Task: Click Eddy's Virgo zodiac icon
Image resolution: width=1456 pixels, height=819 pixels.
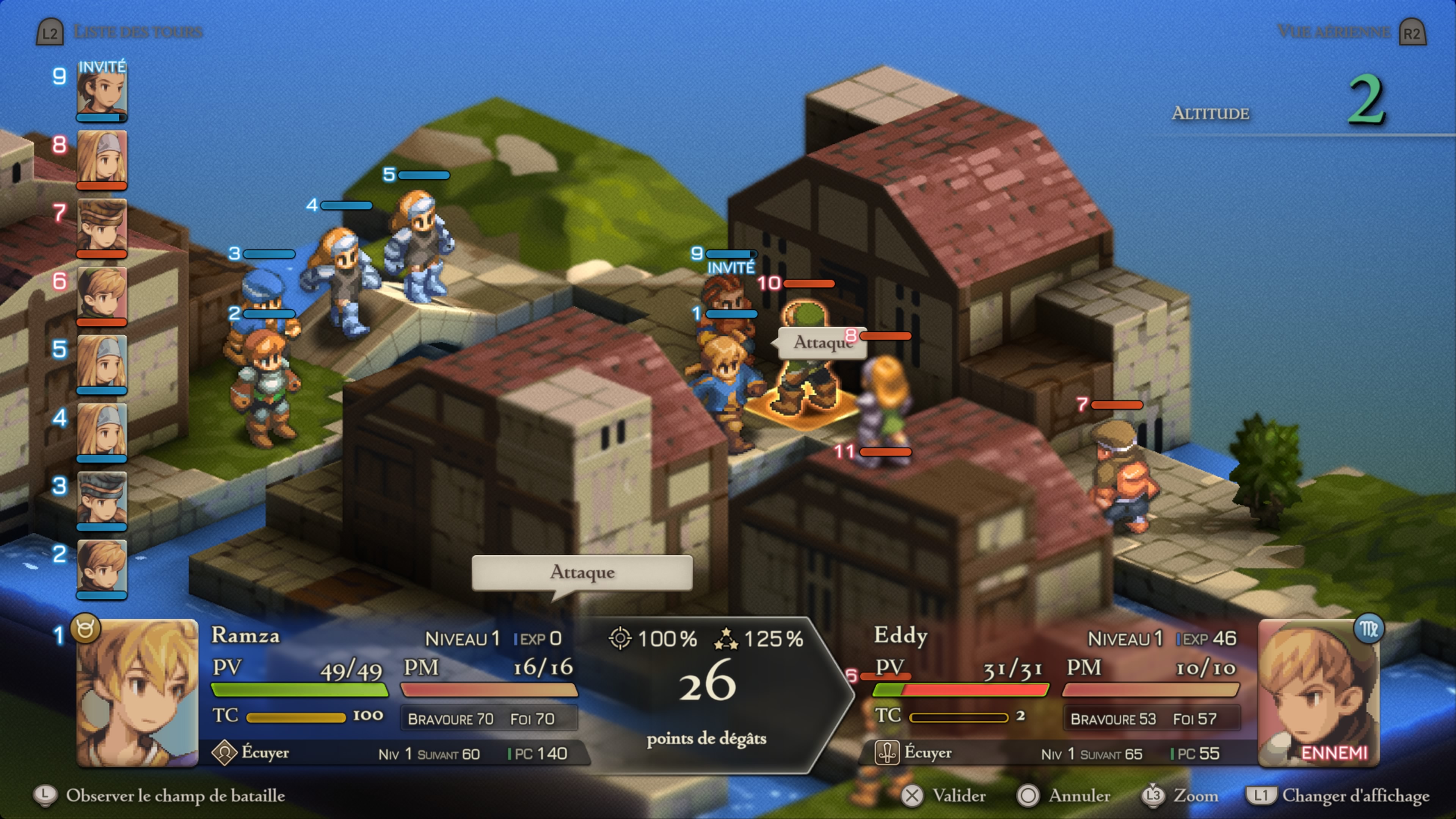Action: point(1368,629)
